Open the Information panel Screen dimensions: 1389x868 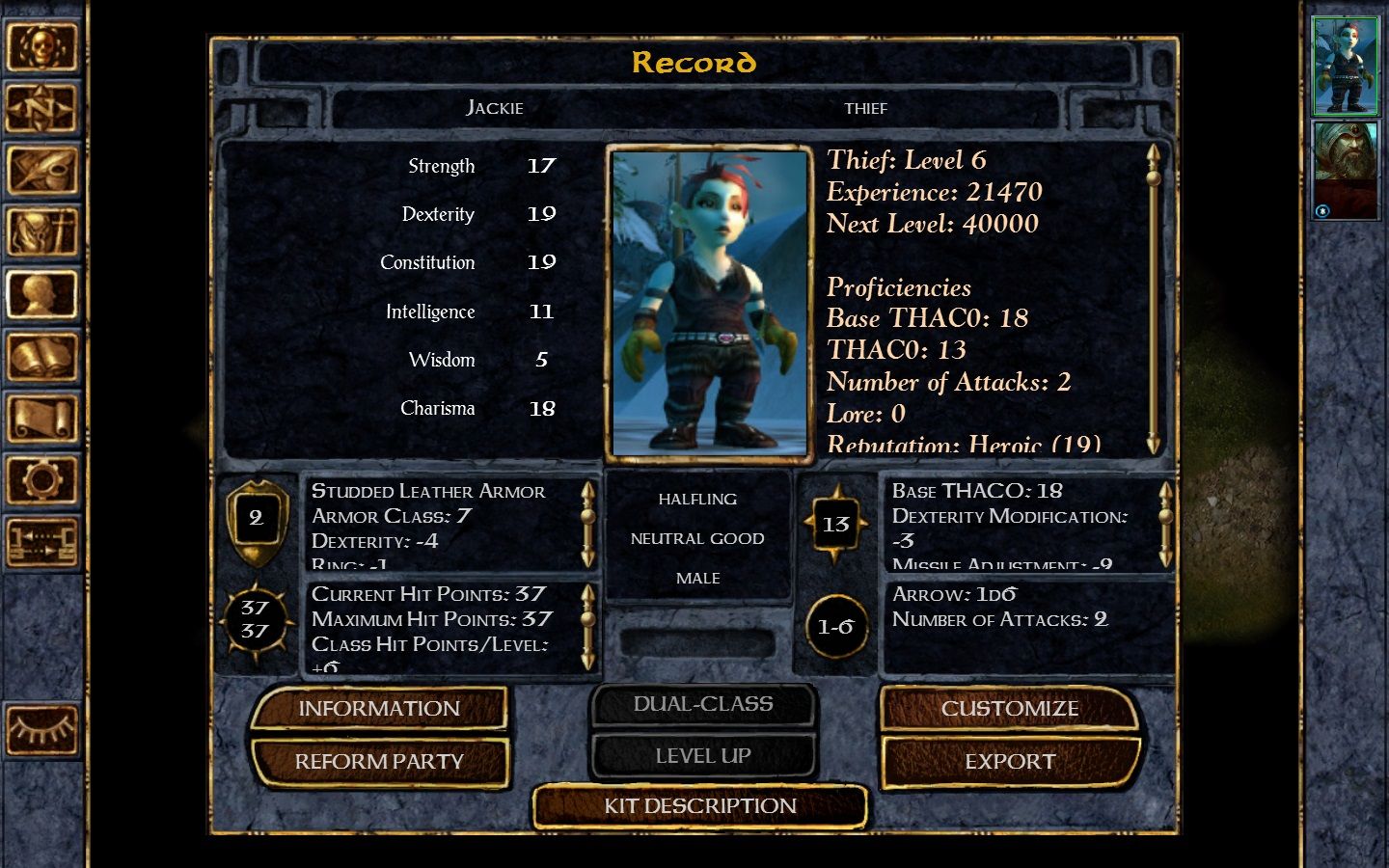pos(378,709)
